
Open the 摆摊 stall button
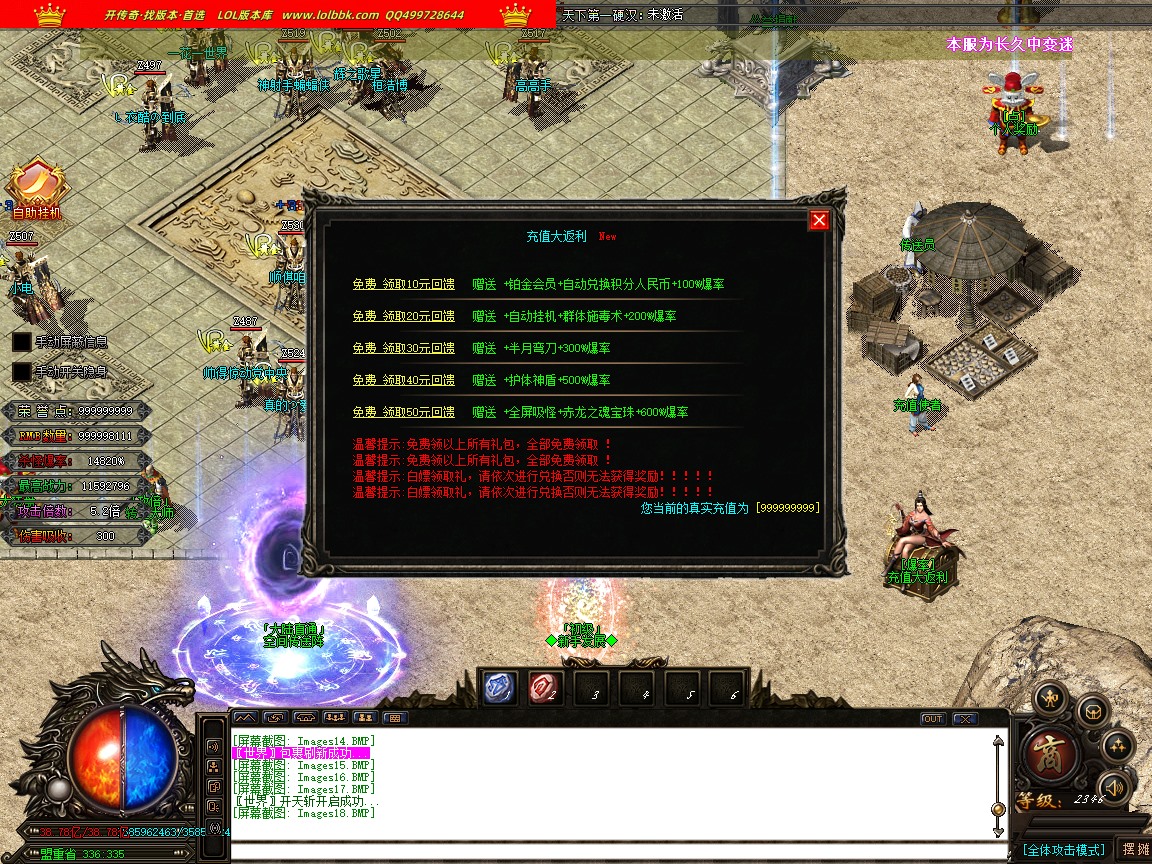[x=1135, y=849]
